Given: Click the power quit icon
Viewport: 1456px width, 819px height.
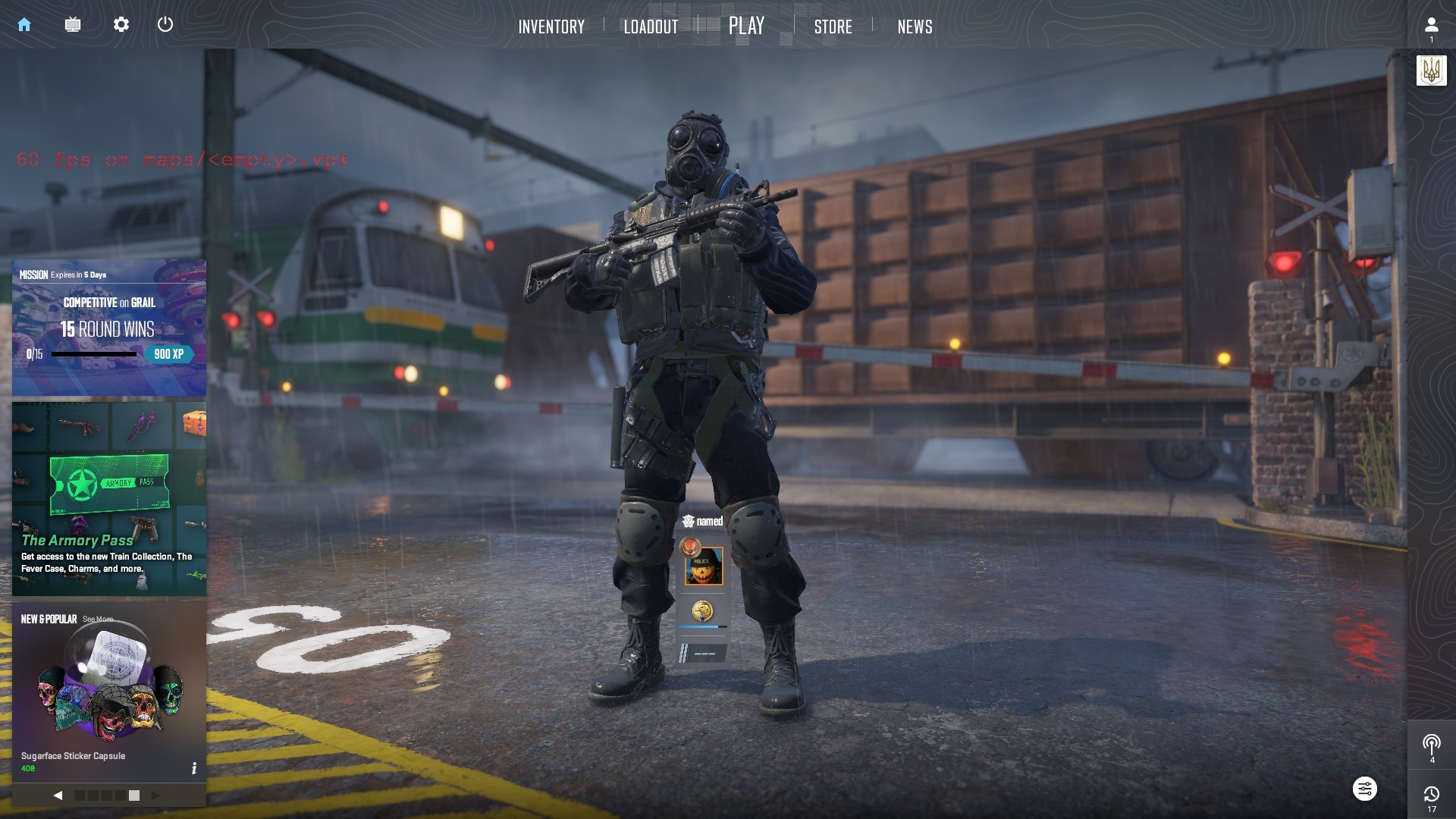Looking at the screenshot, I should coord(165,24).
